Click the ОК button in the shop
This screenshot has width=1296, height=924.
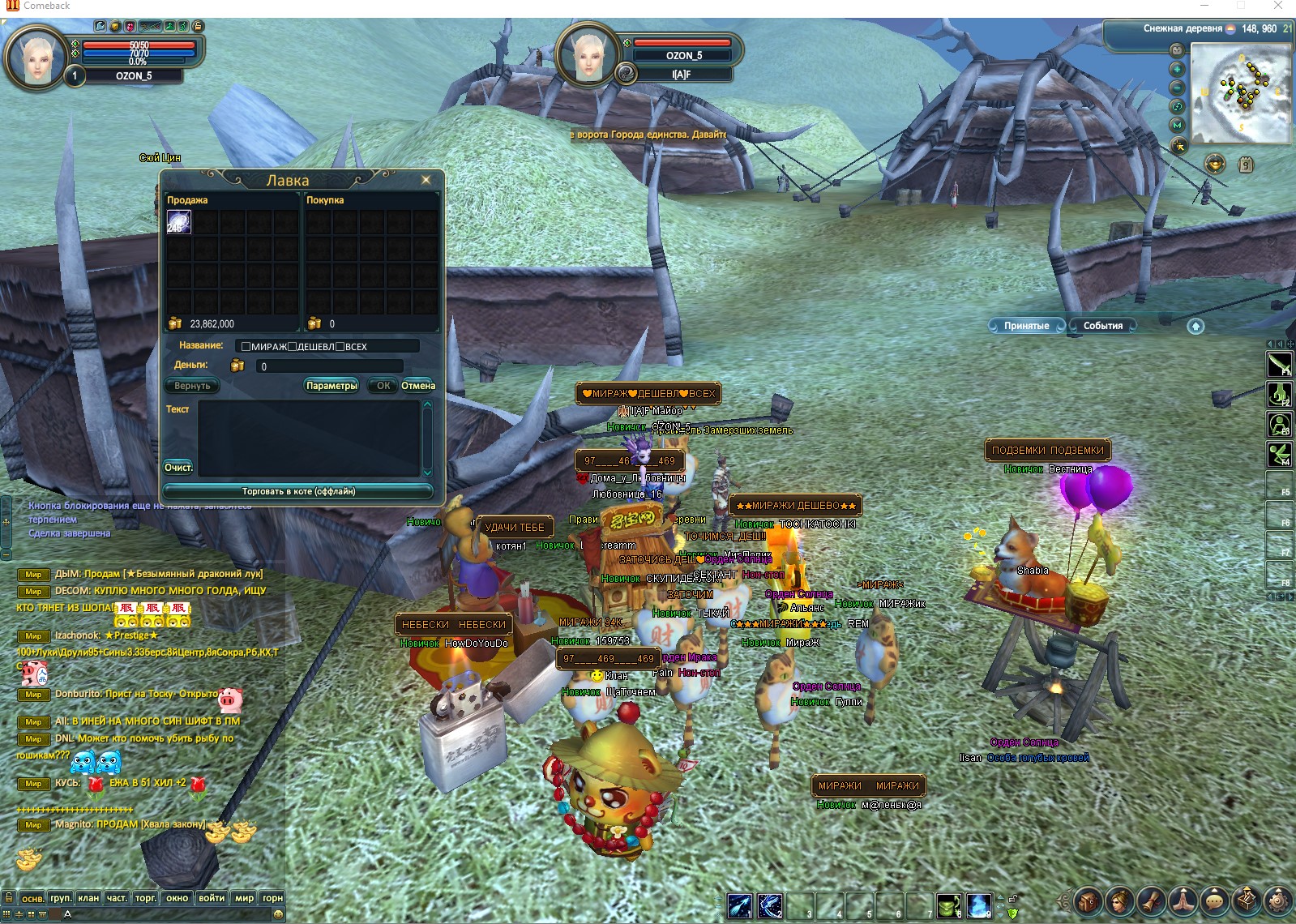(x=383, y=386)
